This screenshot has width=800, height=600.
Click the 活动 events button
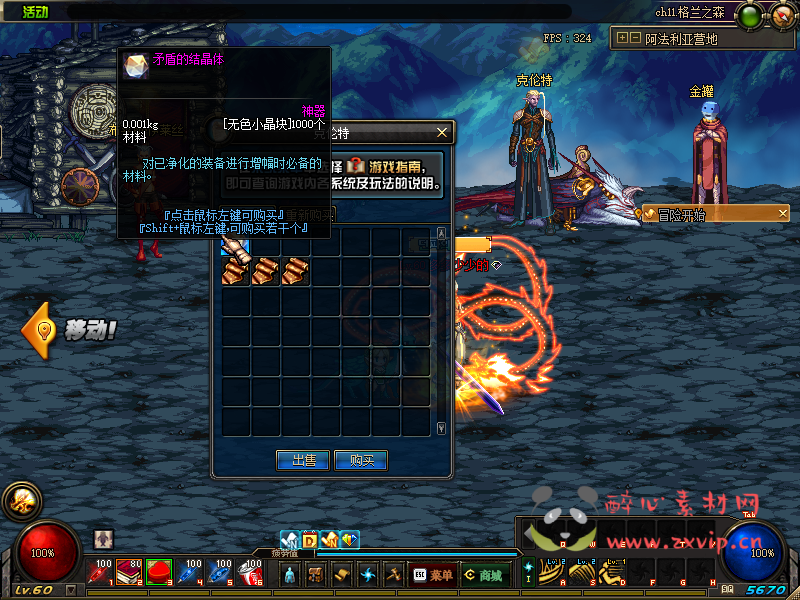click(35, 11)
